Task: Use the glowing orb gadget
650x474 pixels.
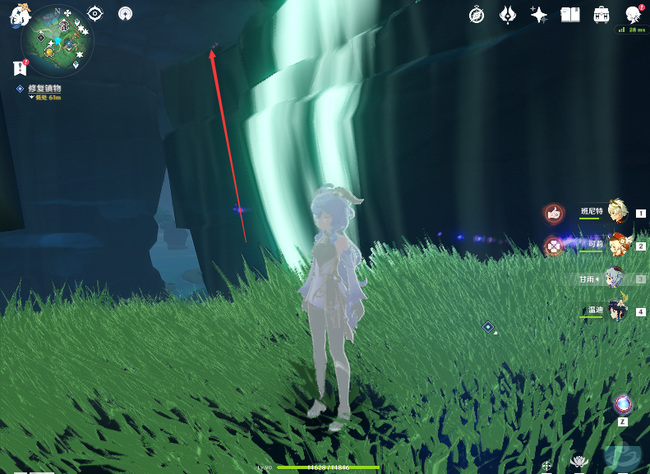Action: 623,405
